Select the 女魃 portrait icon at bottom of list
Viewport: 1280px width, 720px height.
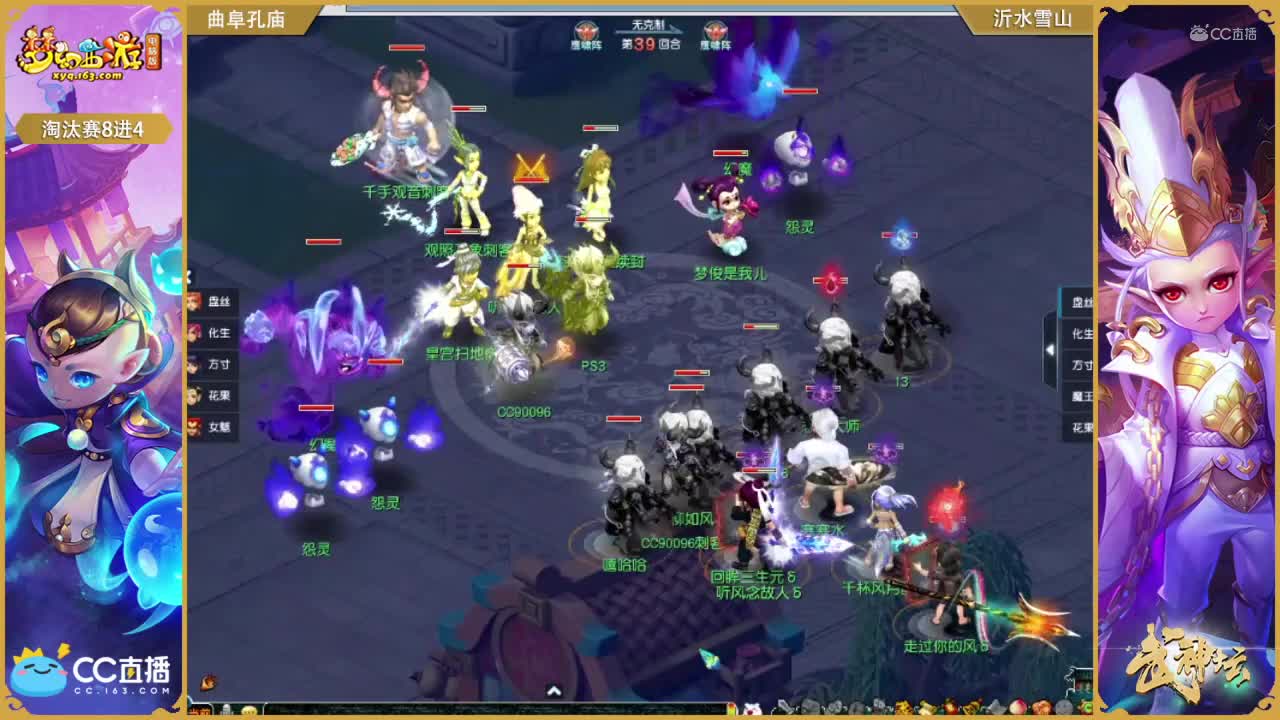tap(197, 427)
